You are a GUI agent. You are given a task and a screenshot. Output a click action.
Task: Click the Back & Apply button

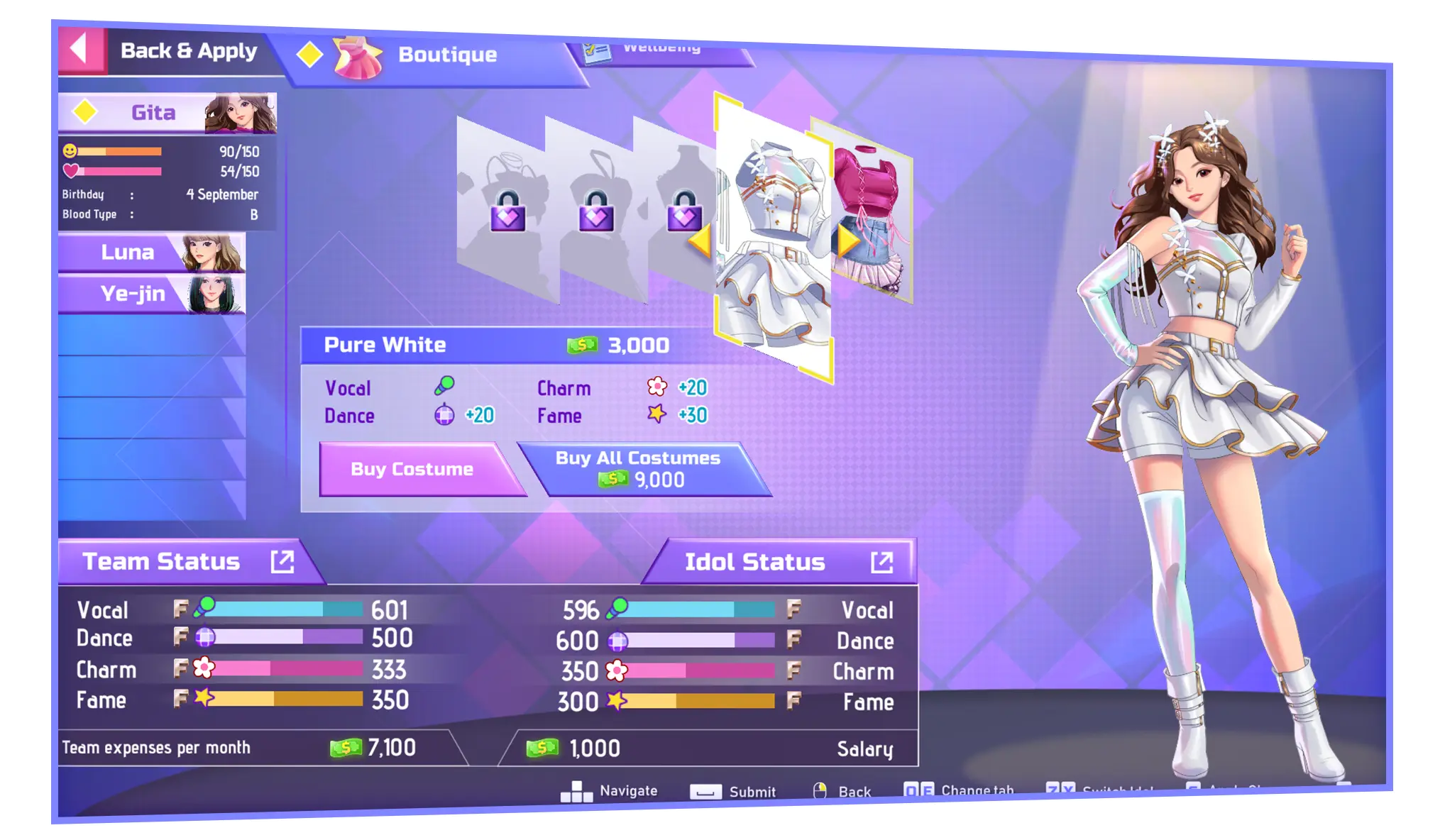pyautogui.click(x=165, y=51)
